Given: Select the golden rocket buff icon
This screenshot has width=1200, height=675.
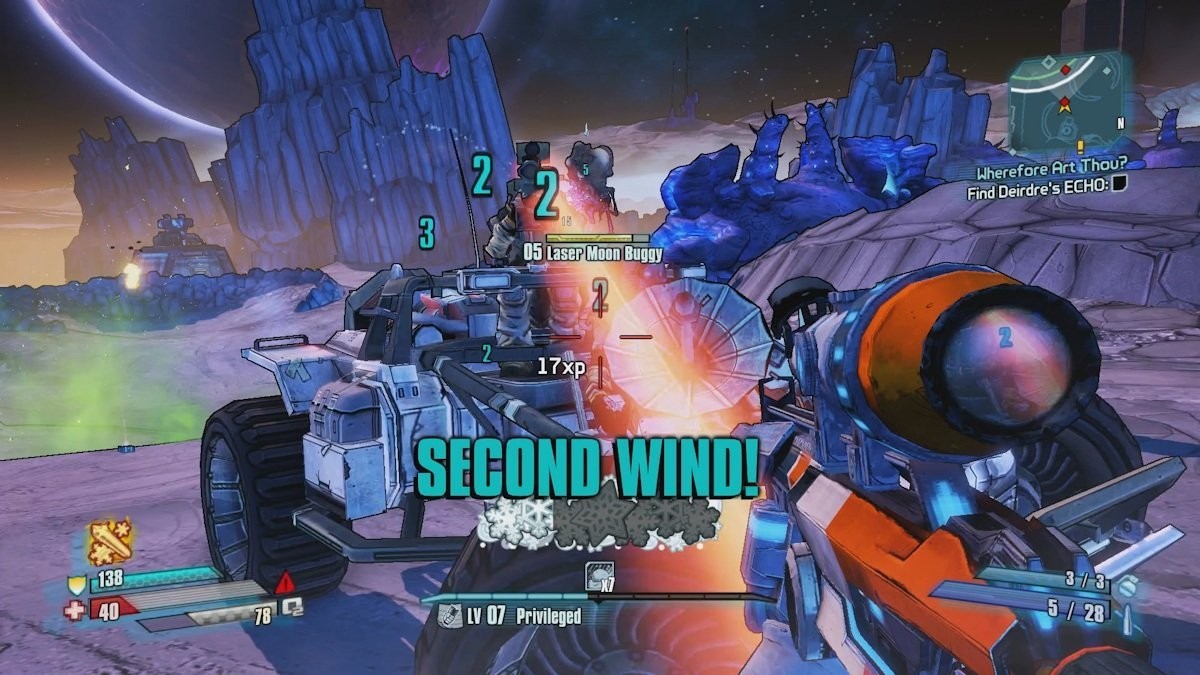Looking at the screenshot, I should [x=110, y=543].
